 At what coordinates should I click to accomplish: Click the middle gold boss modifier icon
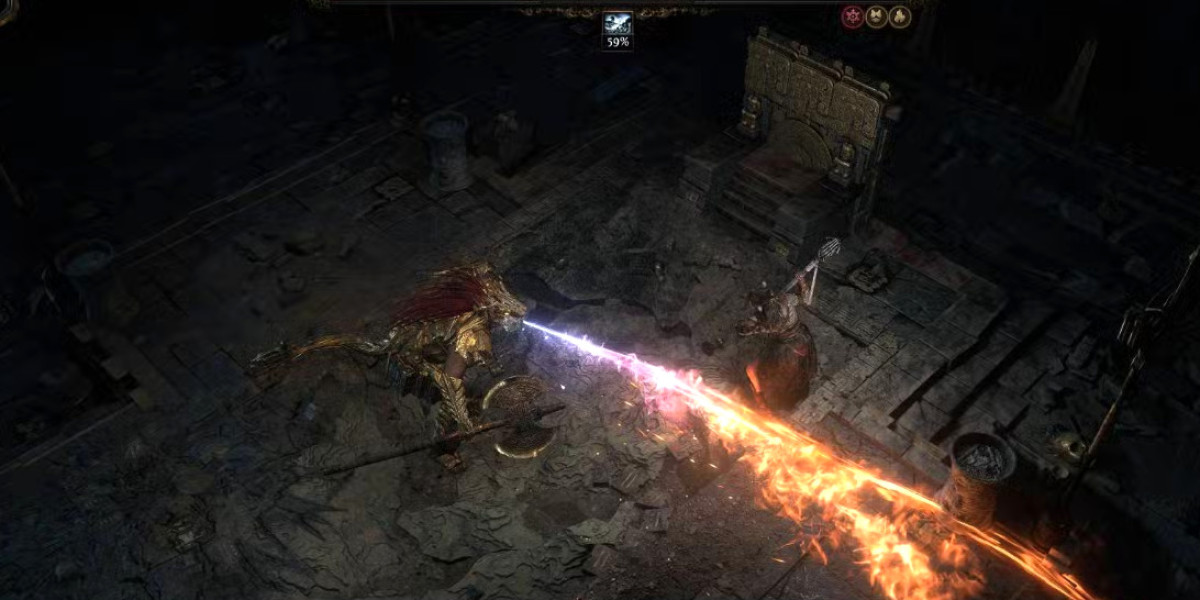pos(876,17)
